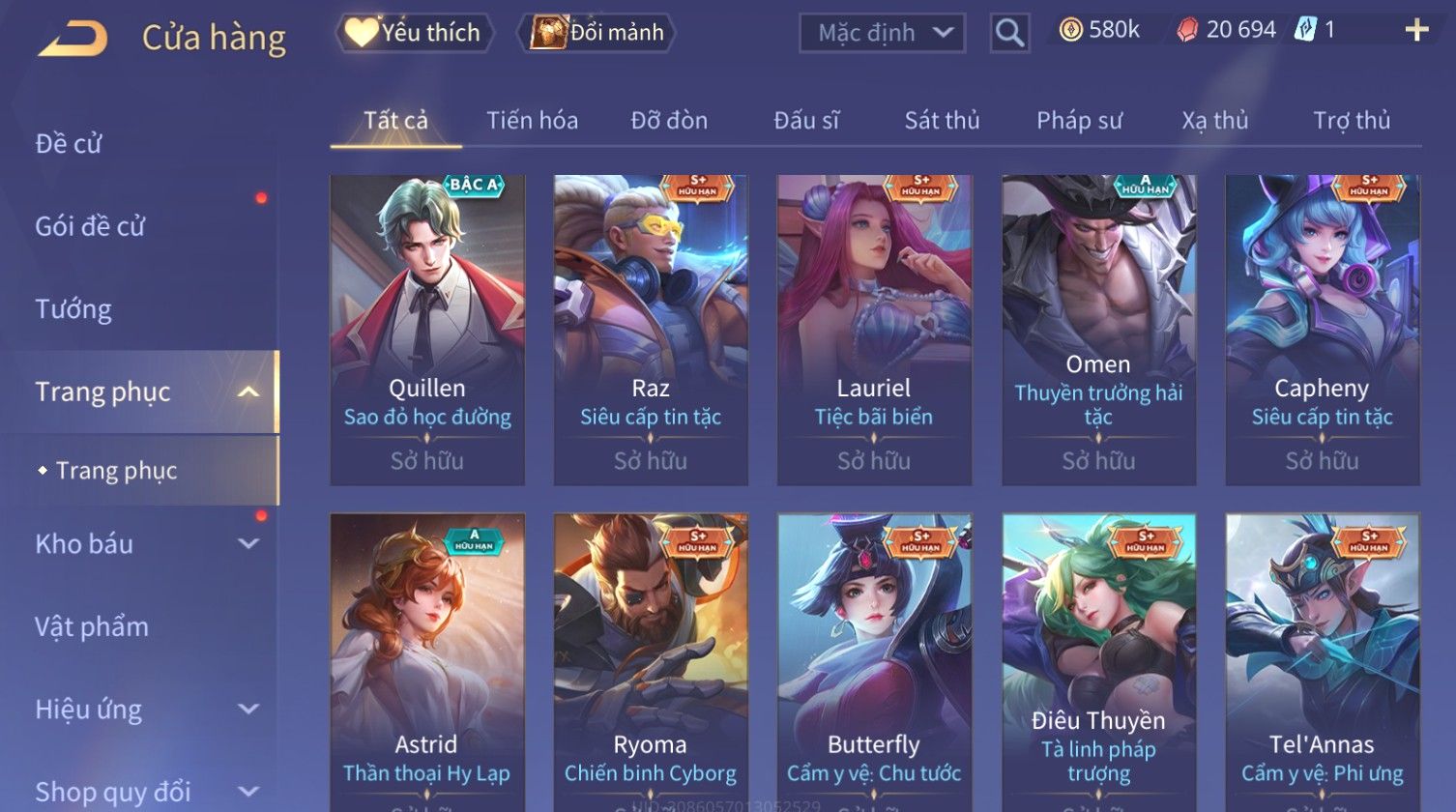This screenshot has height=812, width=1456.
Task: Show the Đỡ đòn skins tab
Action: (669, 121)
